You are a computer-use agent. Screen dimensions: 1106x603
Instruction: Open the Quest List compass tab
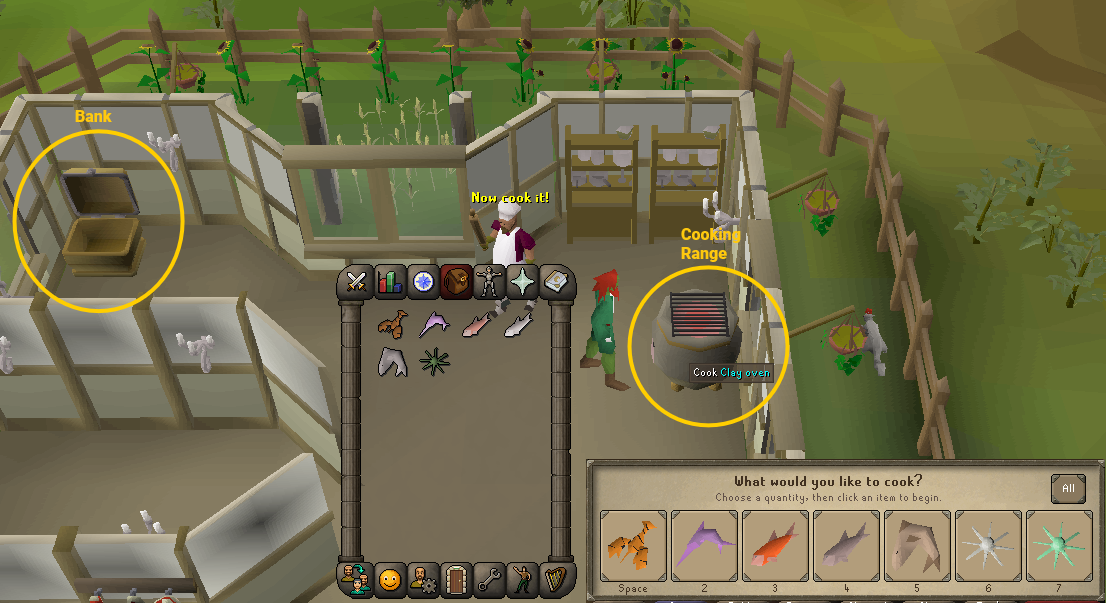point(424,283)
